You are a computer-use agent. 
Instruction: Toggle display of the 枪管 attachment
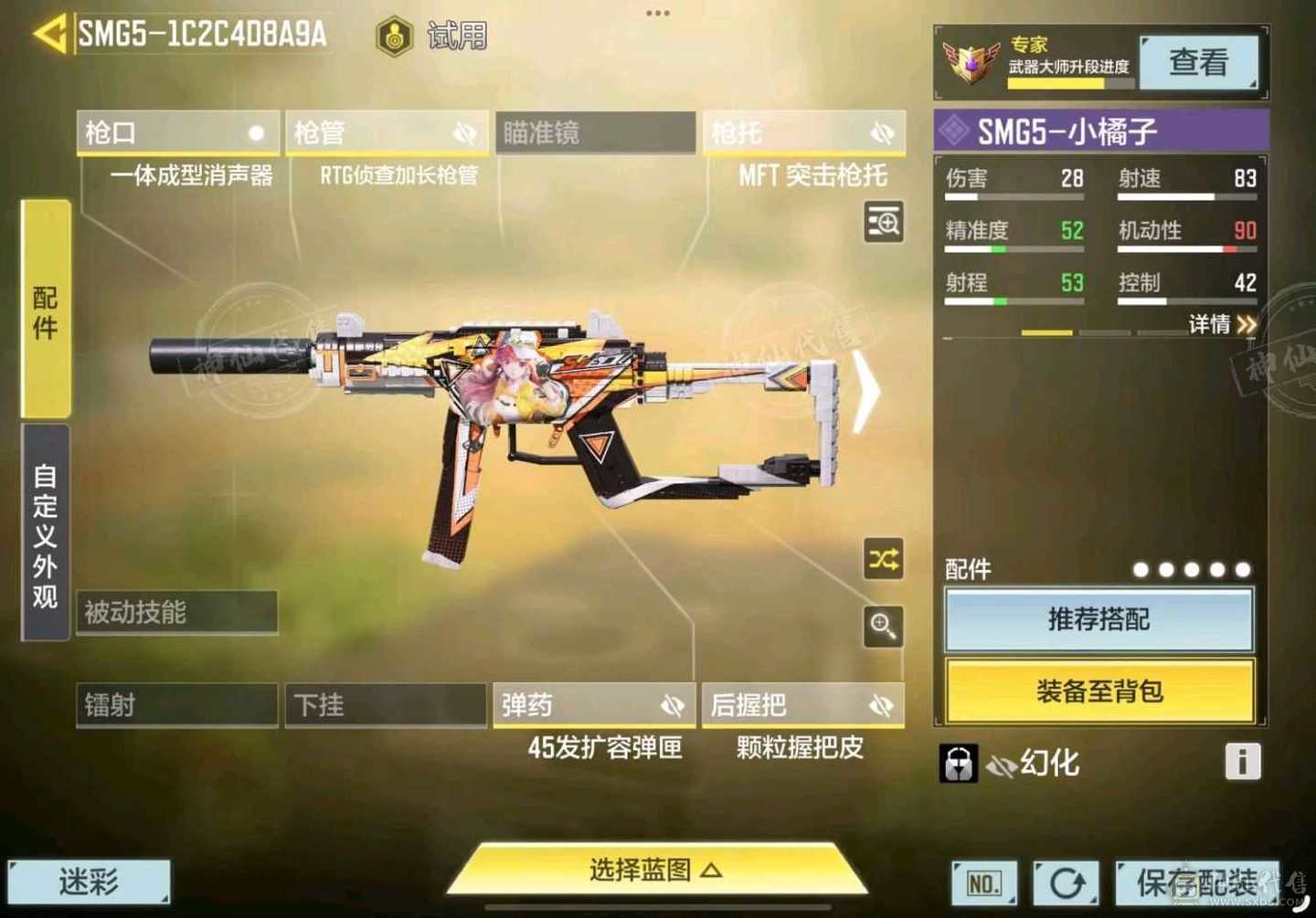pos(465,132)
